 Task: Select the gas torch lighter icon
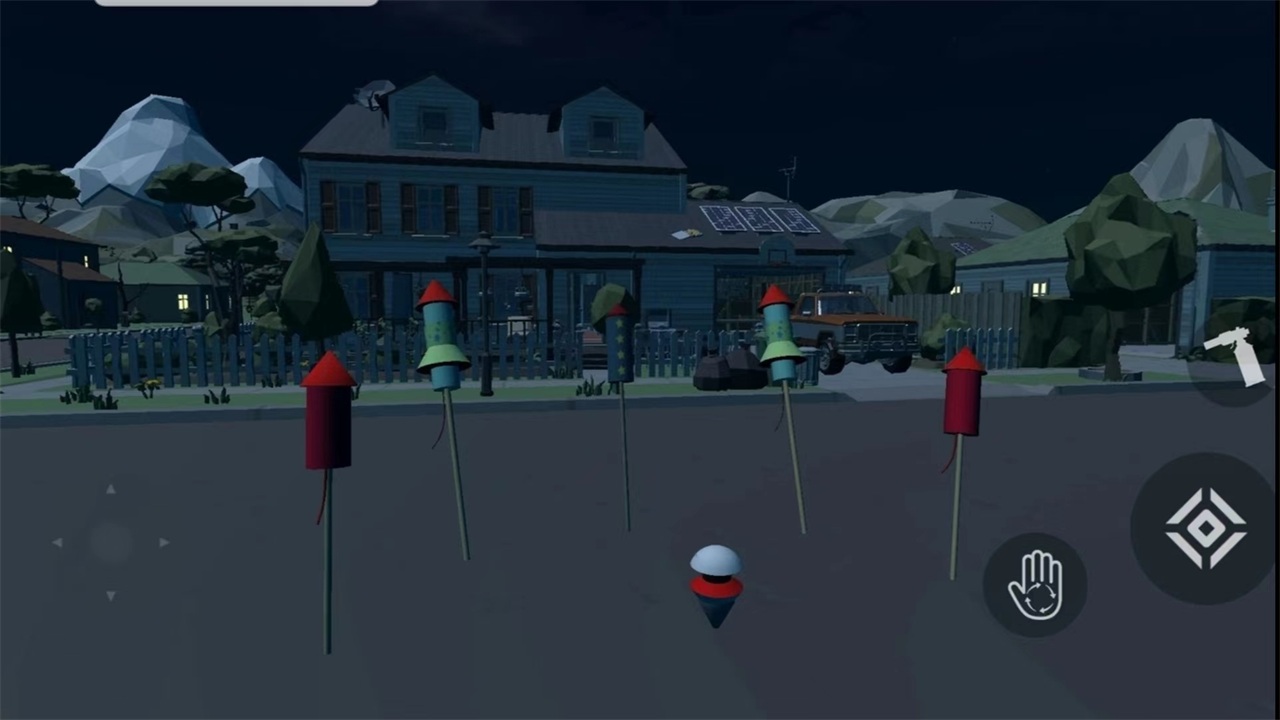1238,355
